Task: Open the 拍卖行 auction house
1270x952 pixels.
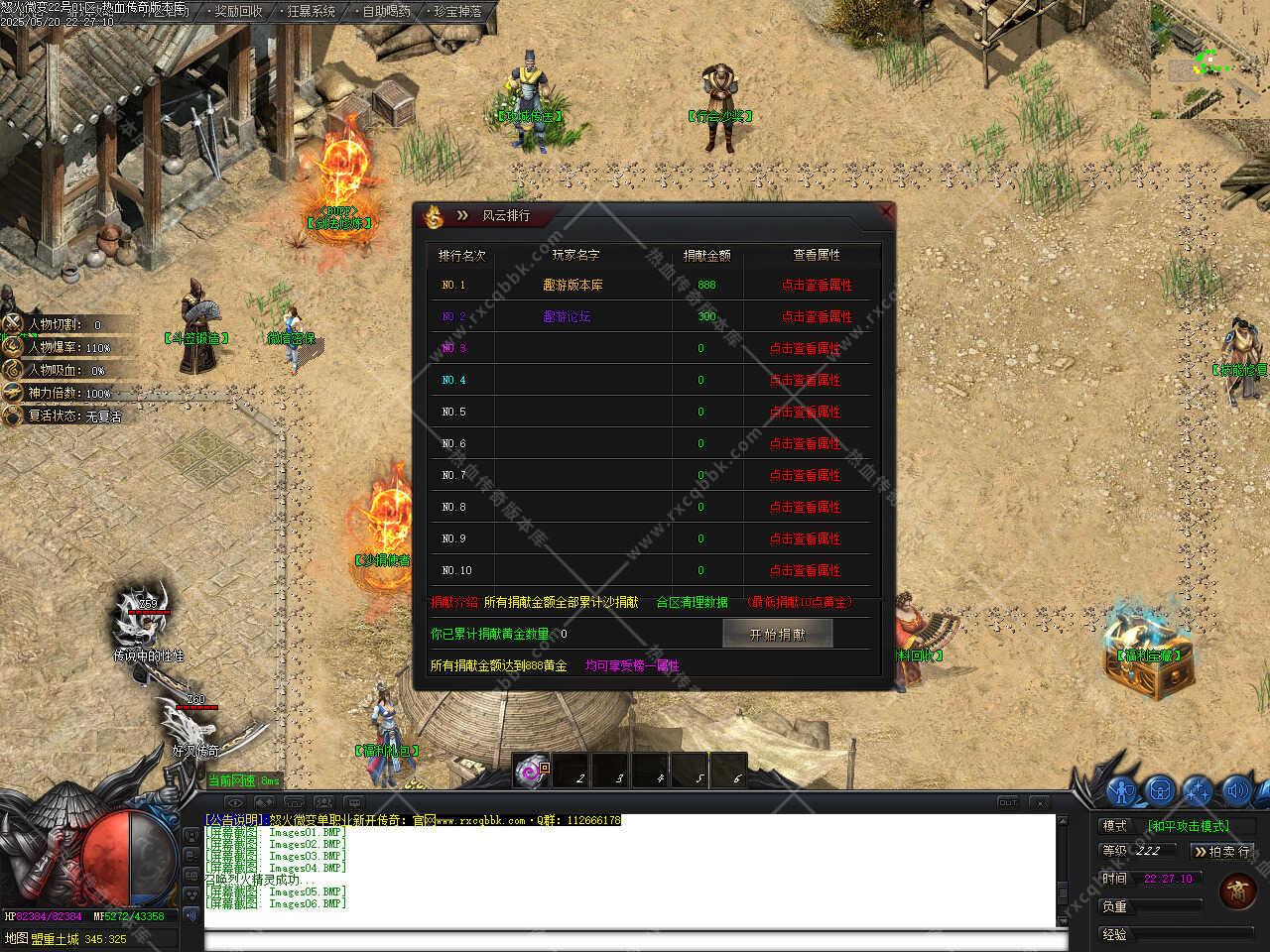Action: pos(1222,851)
